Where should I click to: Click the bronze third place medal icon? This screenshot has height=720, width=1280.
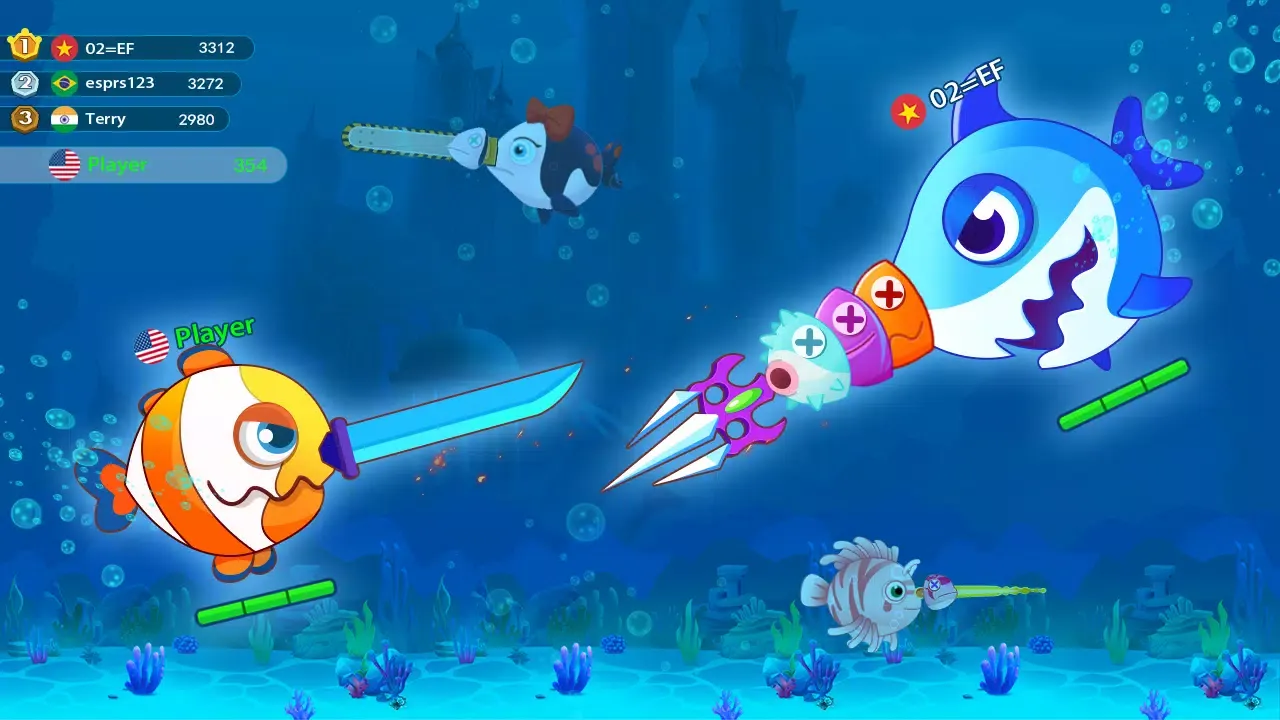coord(26,119)
